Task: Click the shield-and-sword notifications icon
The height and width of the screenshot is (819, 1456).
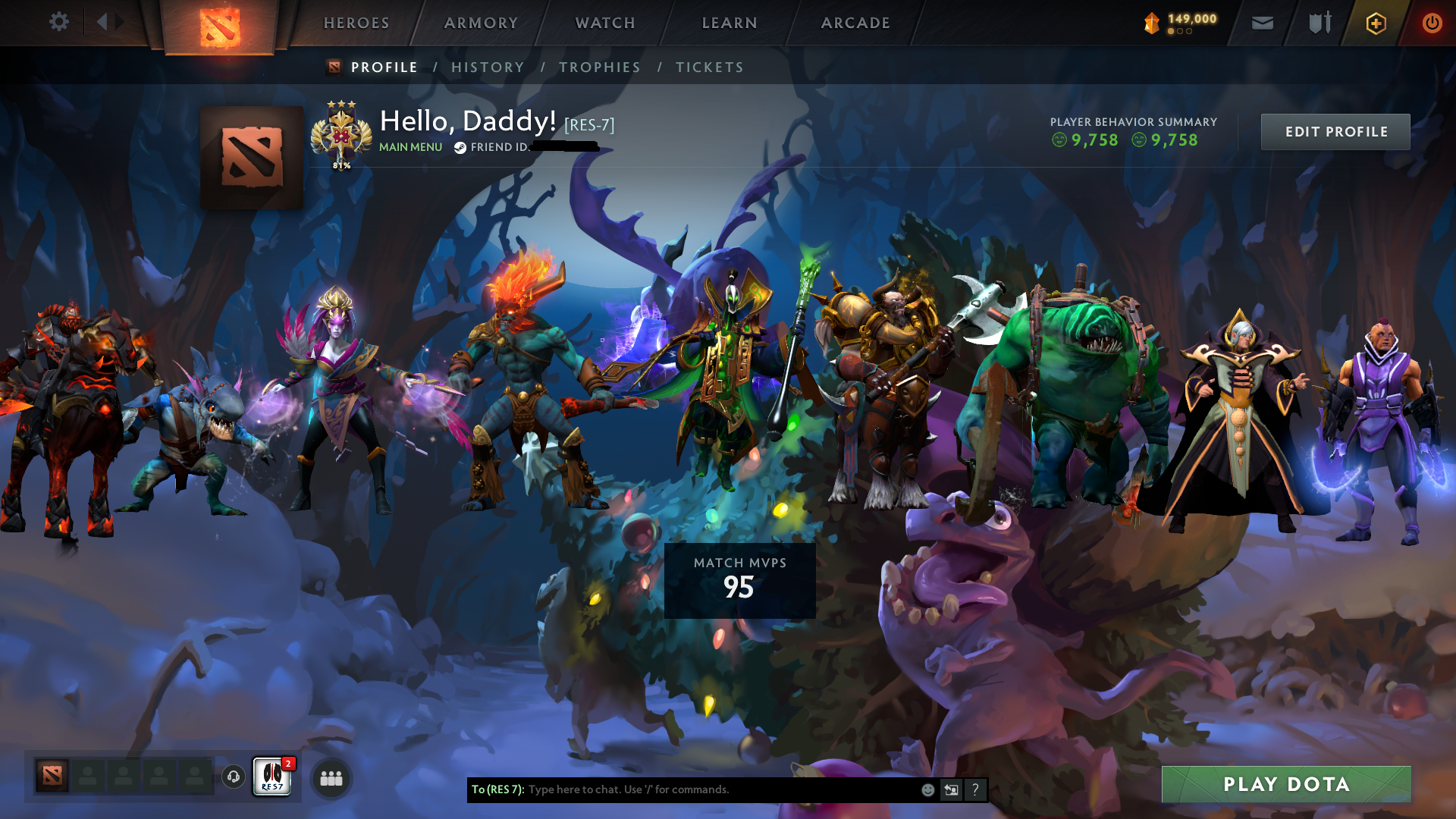Action: pyautogui.click(x=1318, y=23)
